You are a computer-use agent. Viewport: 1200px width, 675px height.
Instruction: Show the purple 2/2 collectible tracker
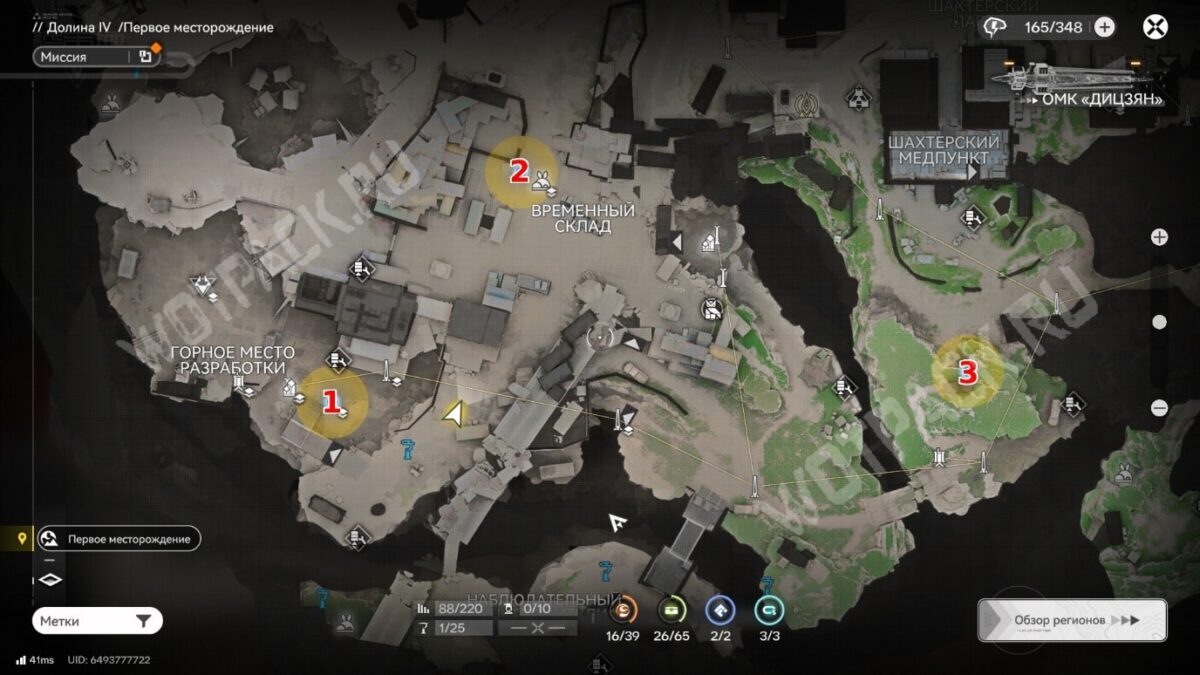click(720, 611)
